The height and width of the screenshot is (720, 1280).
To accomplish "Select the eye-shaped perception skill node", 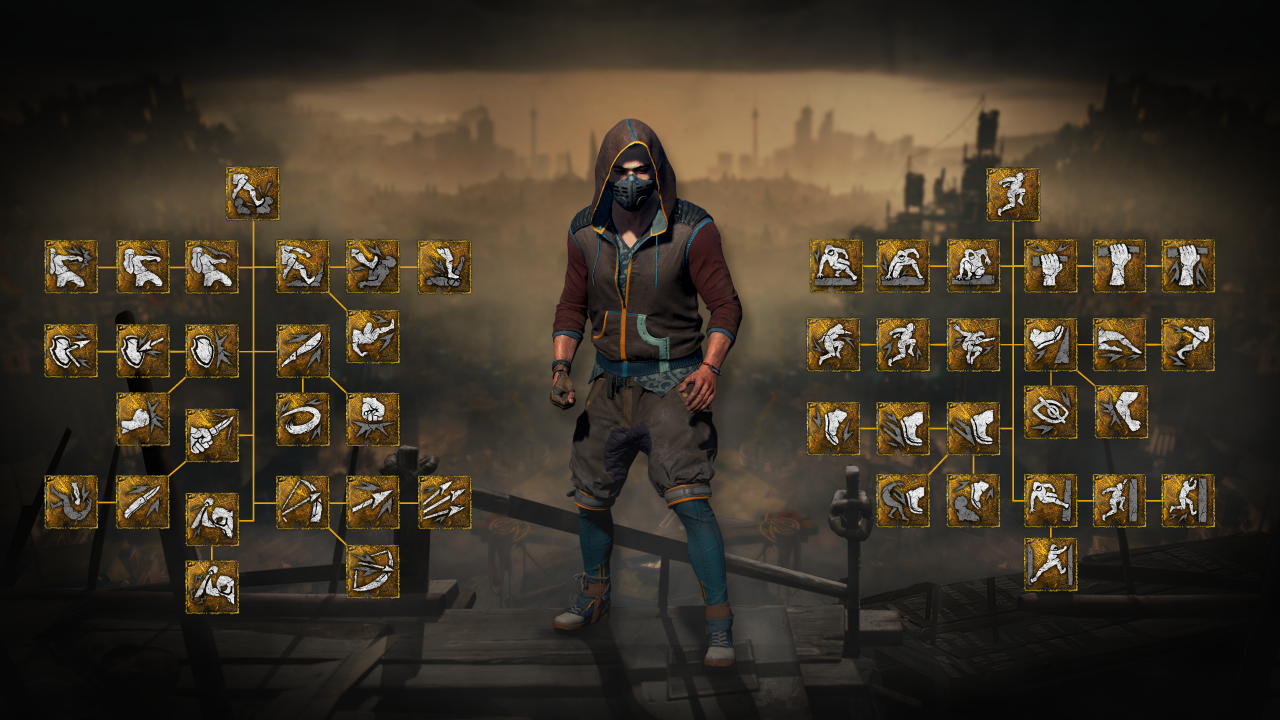I will coord(1050,412).
